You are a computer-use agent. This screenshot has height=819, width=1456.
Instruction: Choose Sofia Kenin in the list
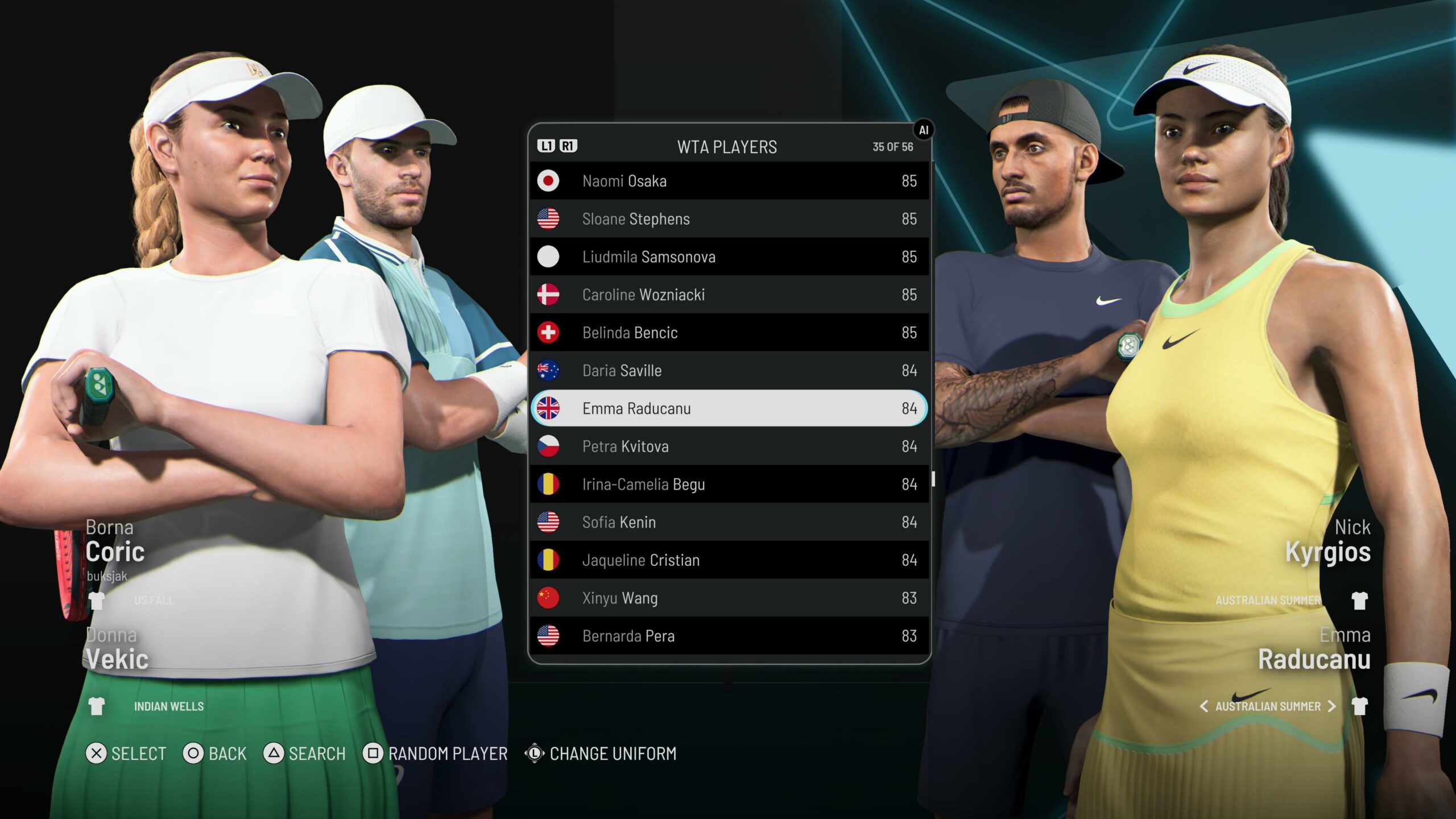coord(729,522)
